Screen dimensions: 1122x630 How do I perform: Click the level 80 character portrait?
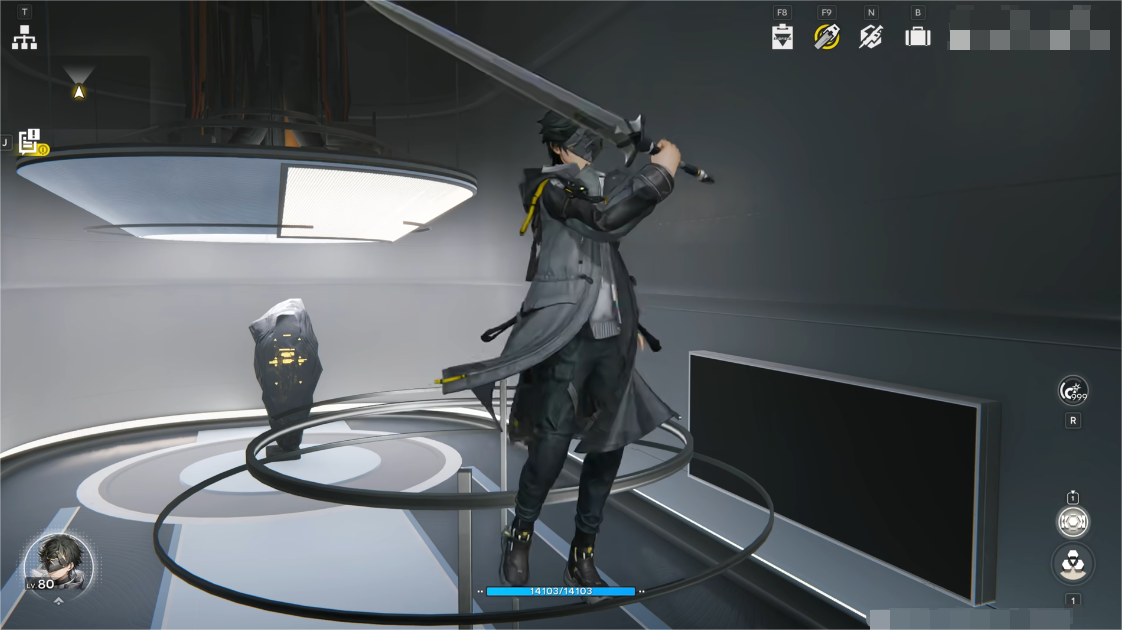point(58,564)
